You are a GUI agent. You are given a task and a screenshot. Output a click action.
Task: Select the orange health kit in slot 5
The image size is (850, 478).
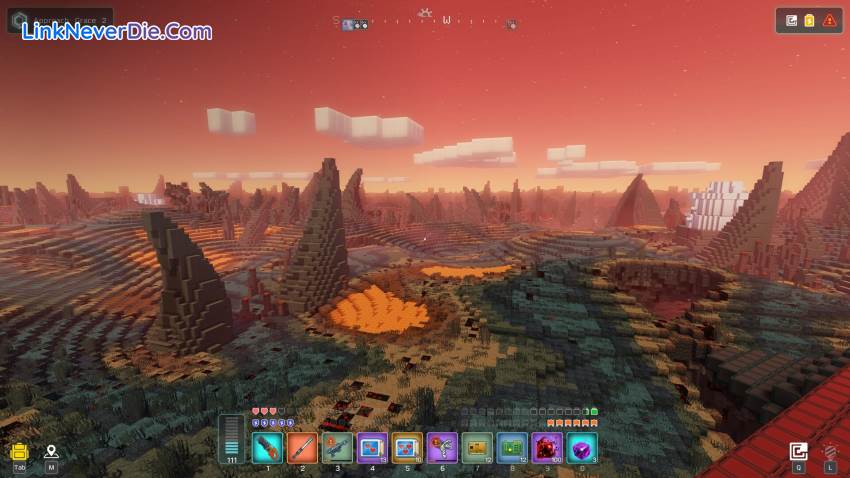coord(407,447)
